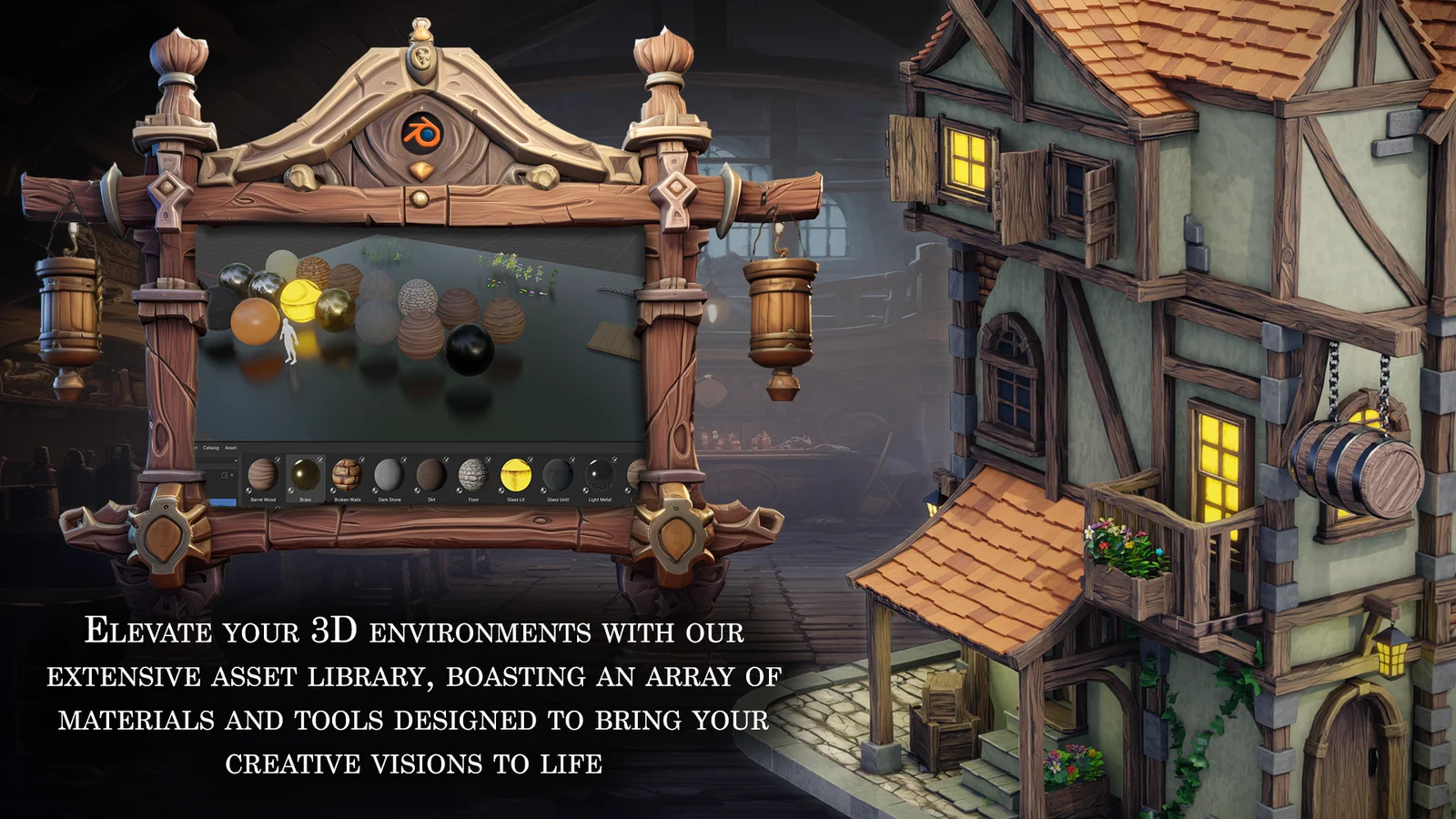Select the Glass Unlit material
This screenshot has width=1456, height=819.
[556, 475]
